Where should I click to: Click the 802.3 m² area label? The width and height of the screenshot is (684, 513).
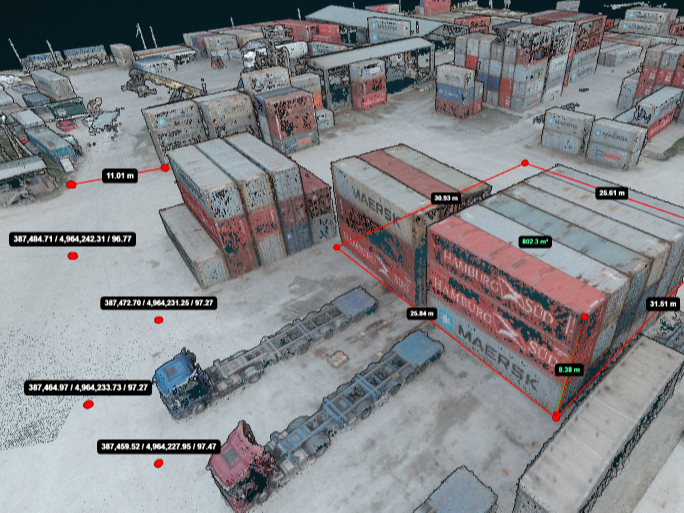click(537, 241)
